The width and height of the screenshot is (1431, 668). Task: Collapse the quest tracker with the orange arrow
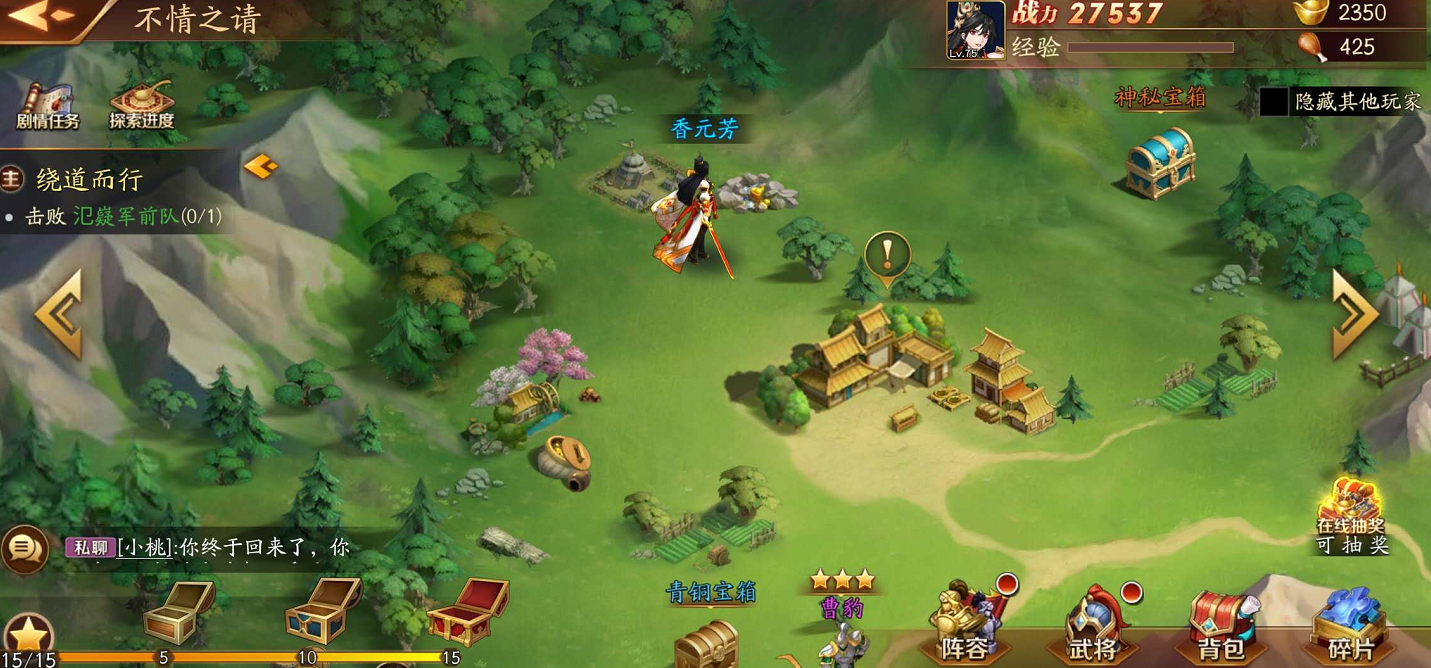point(259,166)
